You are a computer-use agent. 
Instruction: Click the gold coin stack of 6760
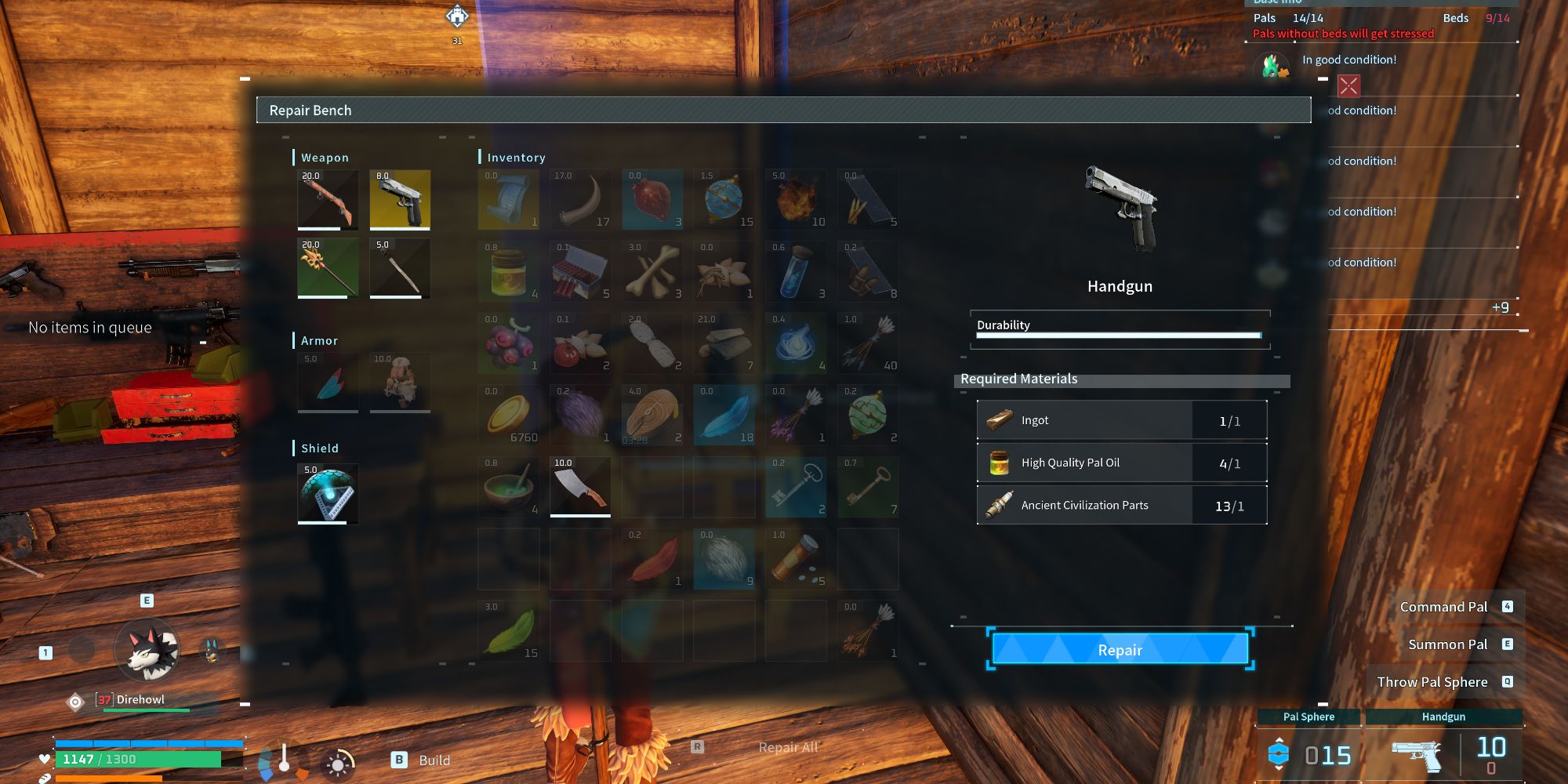click(x=509, y=415)
